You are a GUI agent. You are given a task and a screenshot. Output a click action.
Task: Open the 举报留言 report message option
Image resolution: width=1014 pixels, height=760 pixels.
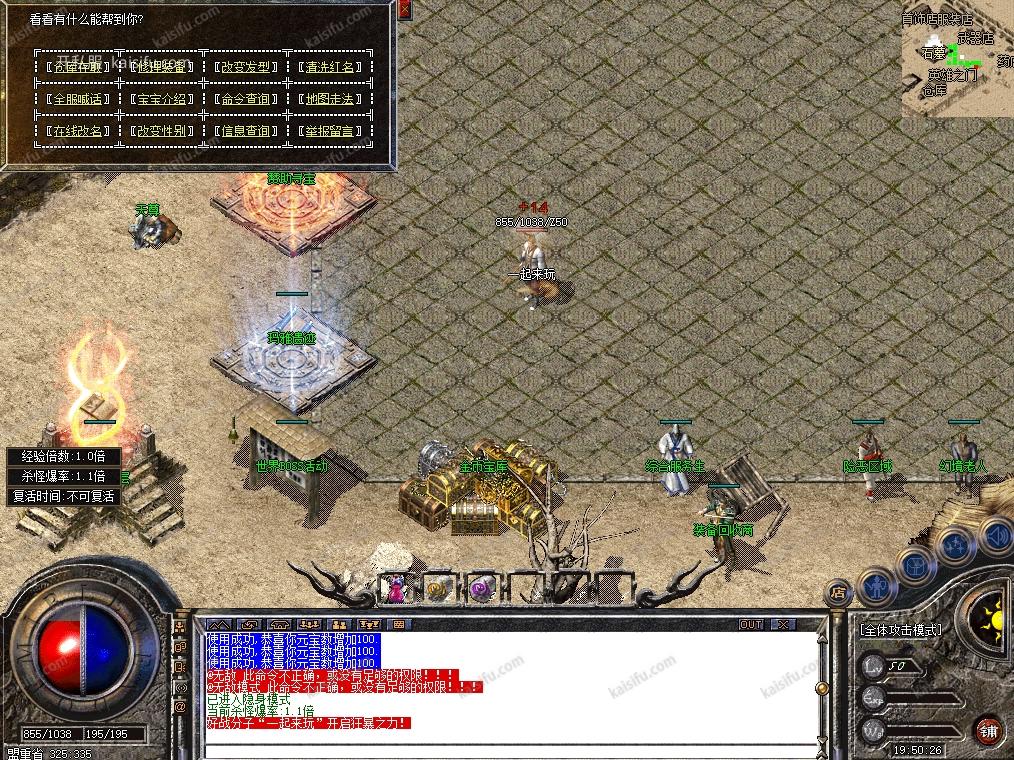tap(329, 131)
